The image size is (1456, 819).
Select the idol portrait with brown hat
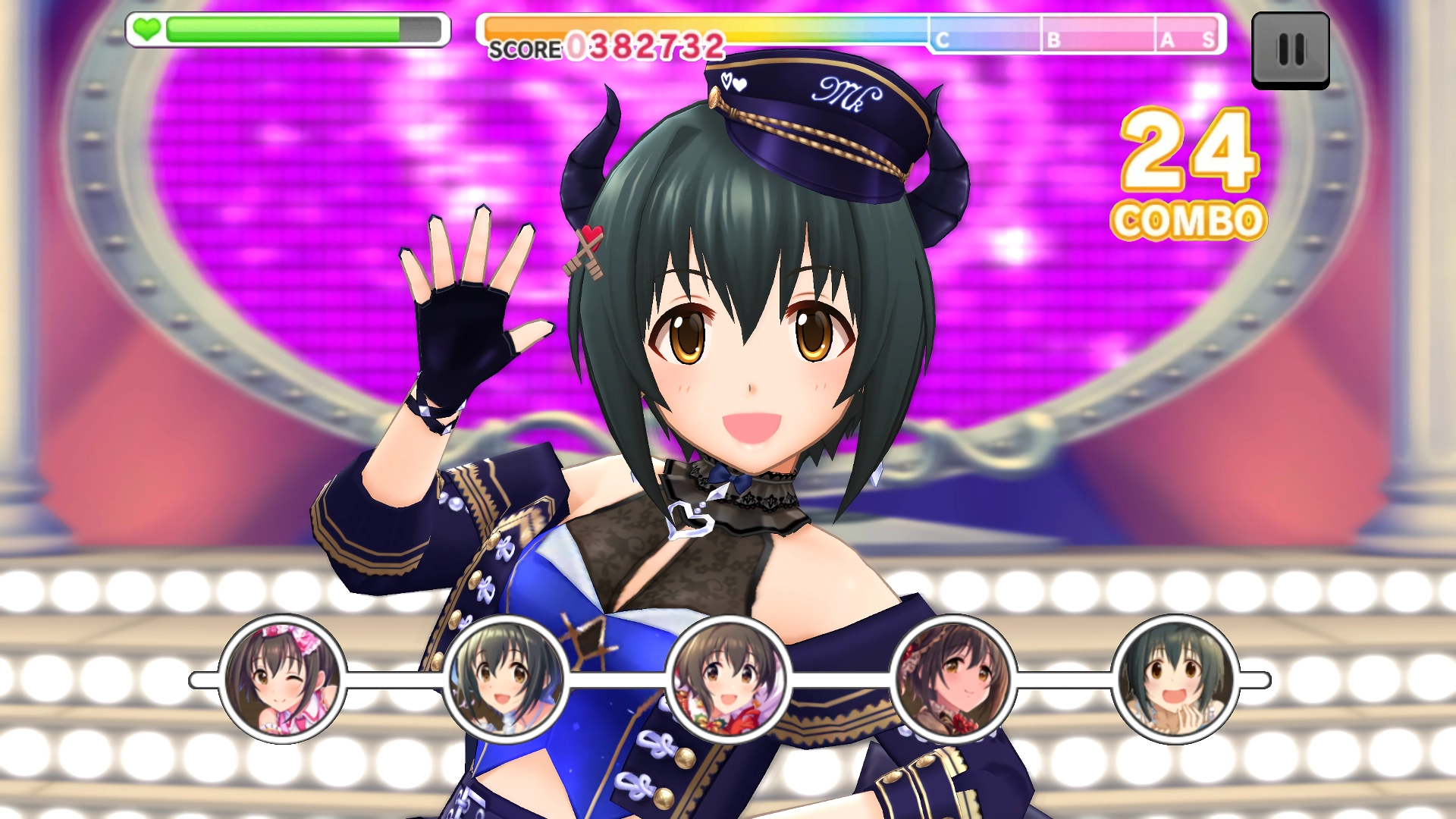[x=952, y=679]
